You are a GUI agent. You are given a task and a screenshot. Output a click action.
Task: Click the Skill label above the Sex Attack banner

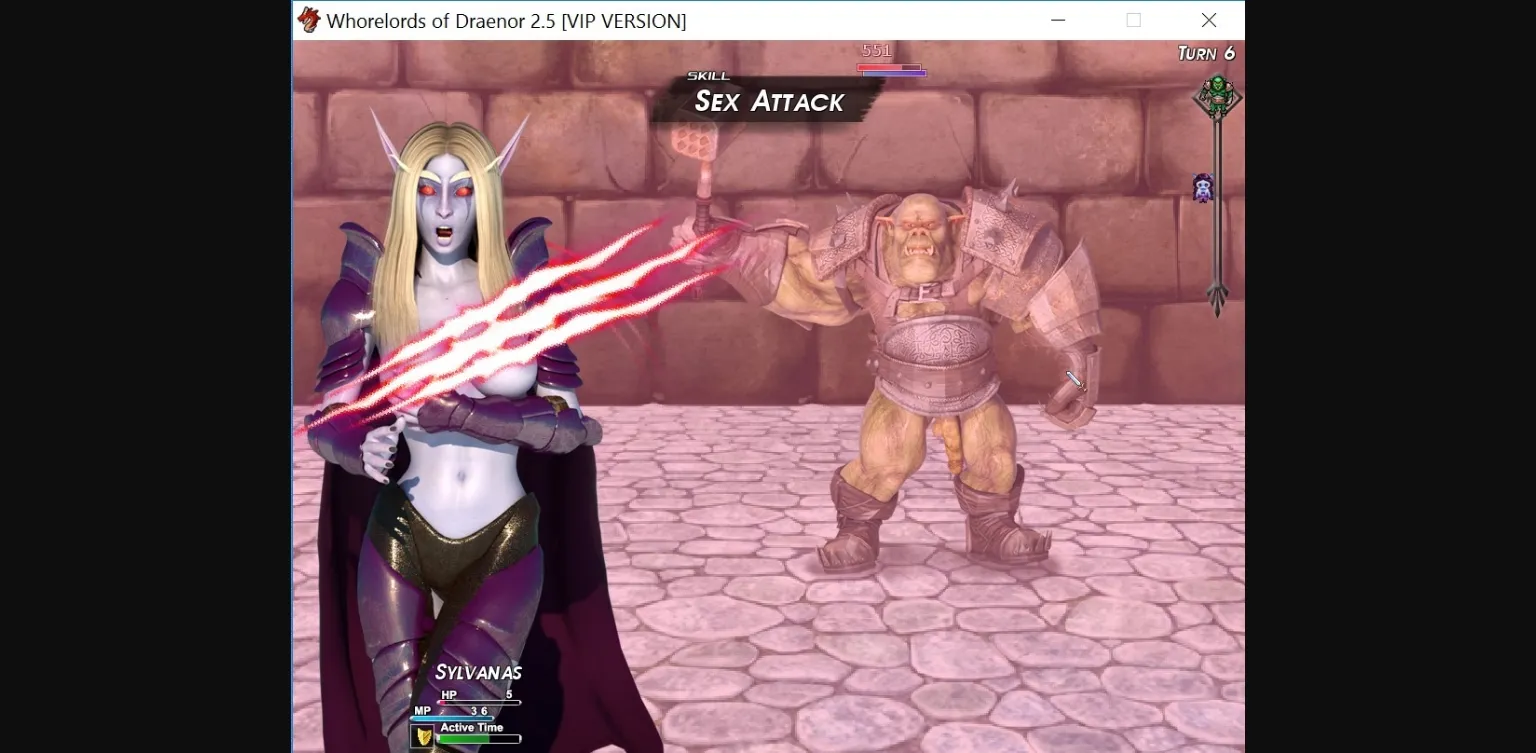[707, 75]
